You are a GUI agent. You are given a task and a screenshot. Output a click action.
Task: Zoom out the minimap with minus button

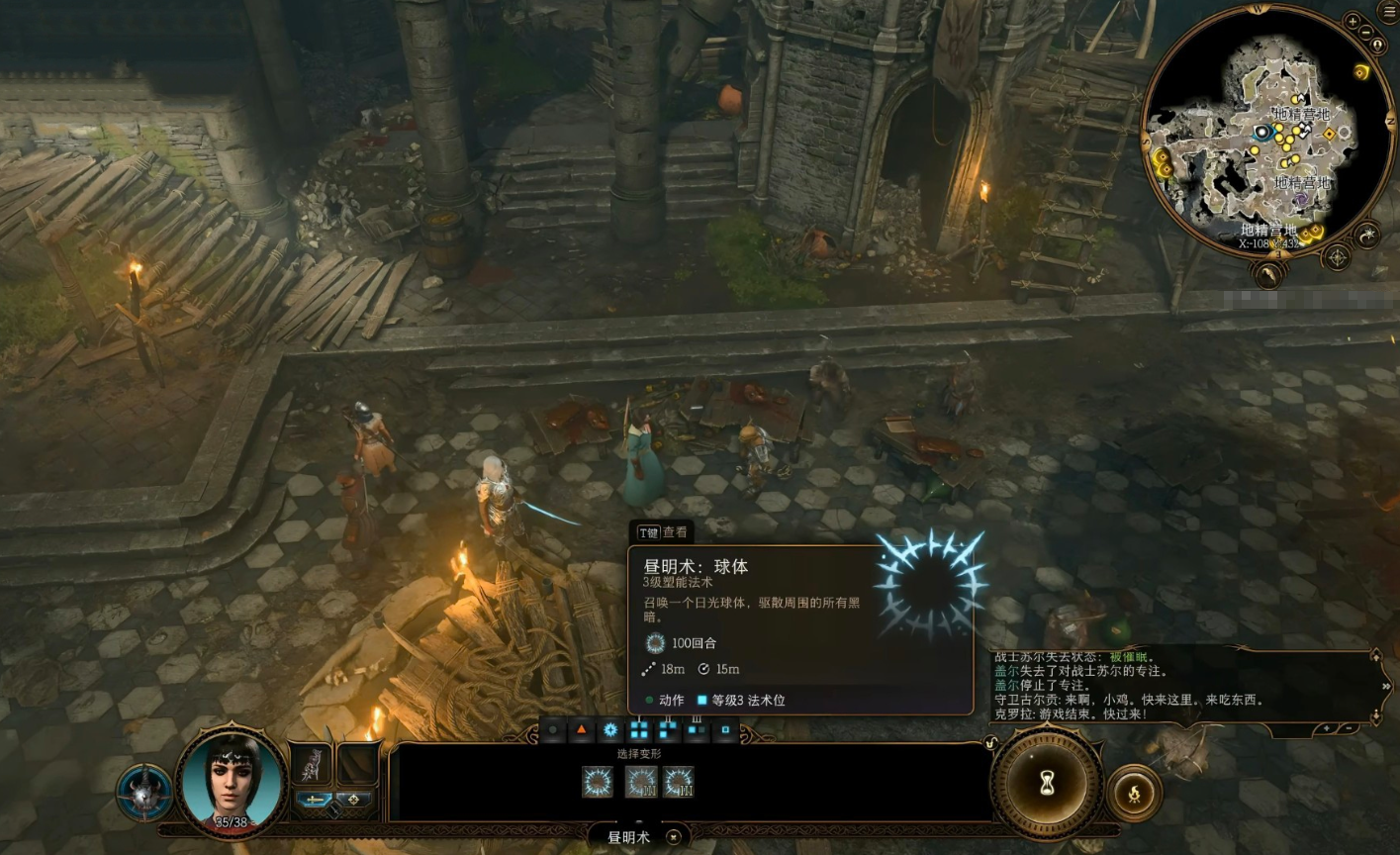tap(1367, 33)
